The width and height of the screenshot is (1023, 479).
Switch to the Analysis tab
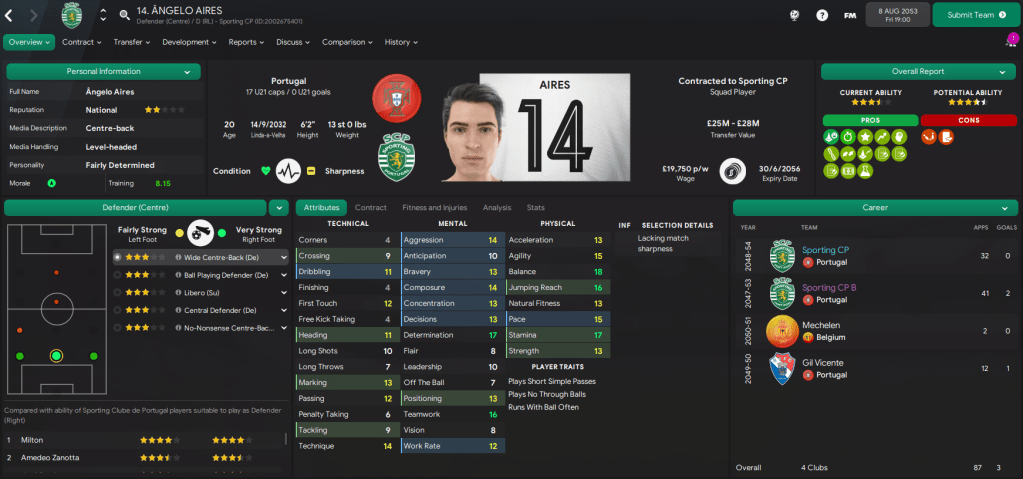496,207
